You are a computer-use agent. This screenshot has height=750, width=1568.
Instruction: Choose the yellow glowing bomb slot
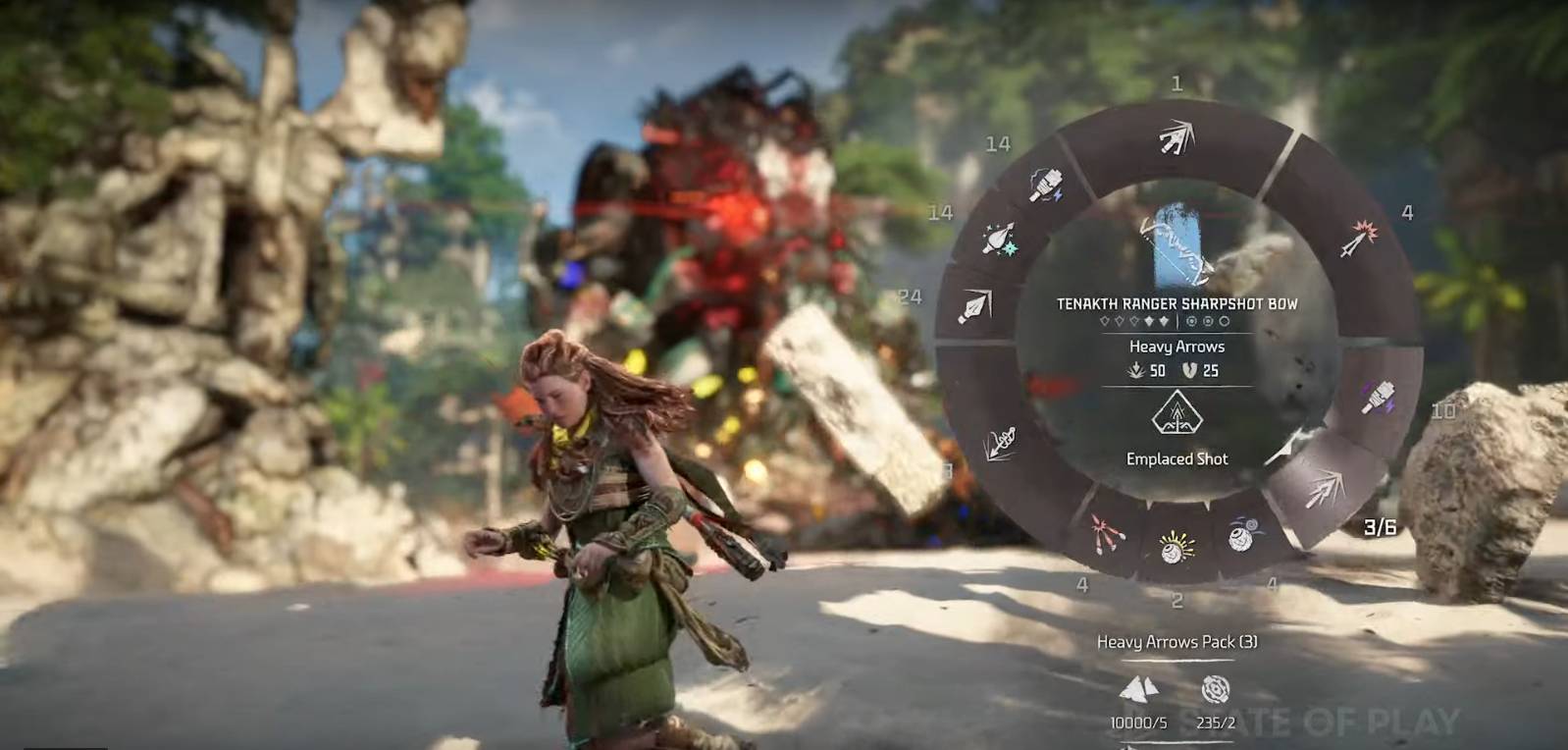1176,546
